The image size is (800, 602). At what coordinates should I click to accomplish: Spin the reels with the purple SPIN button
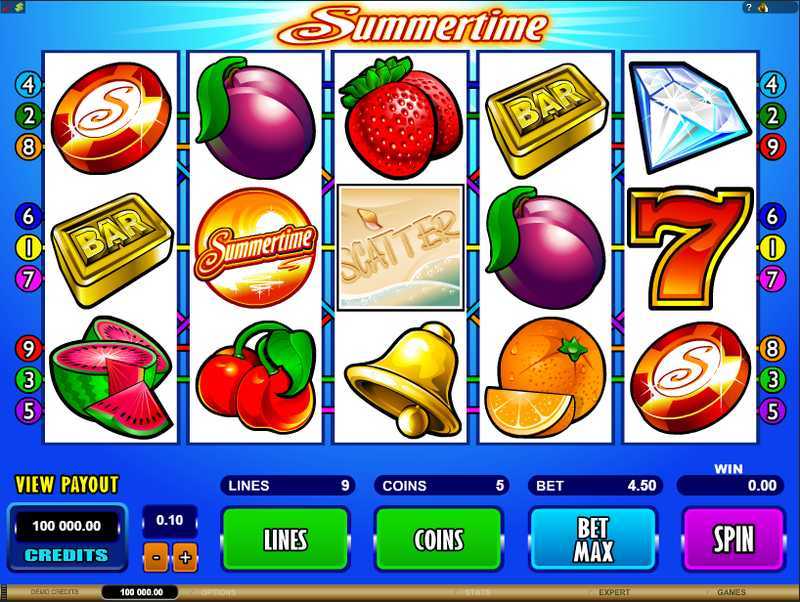pos(732,540)
